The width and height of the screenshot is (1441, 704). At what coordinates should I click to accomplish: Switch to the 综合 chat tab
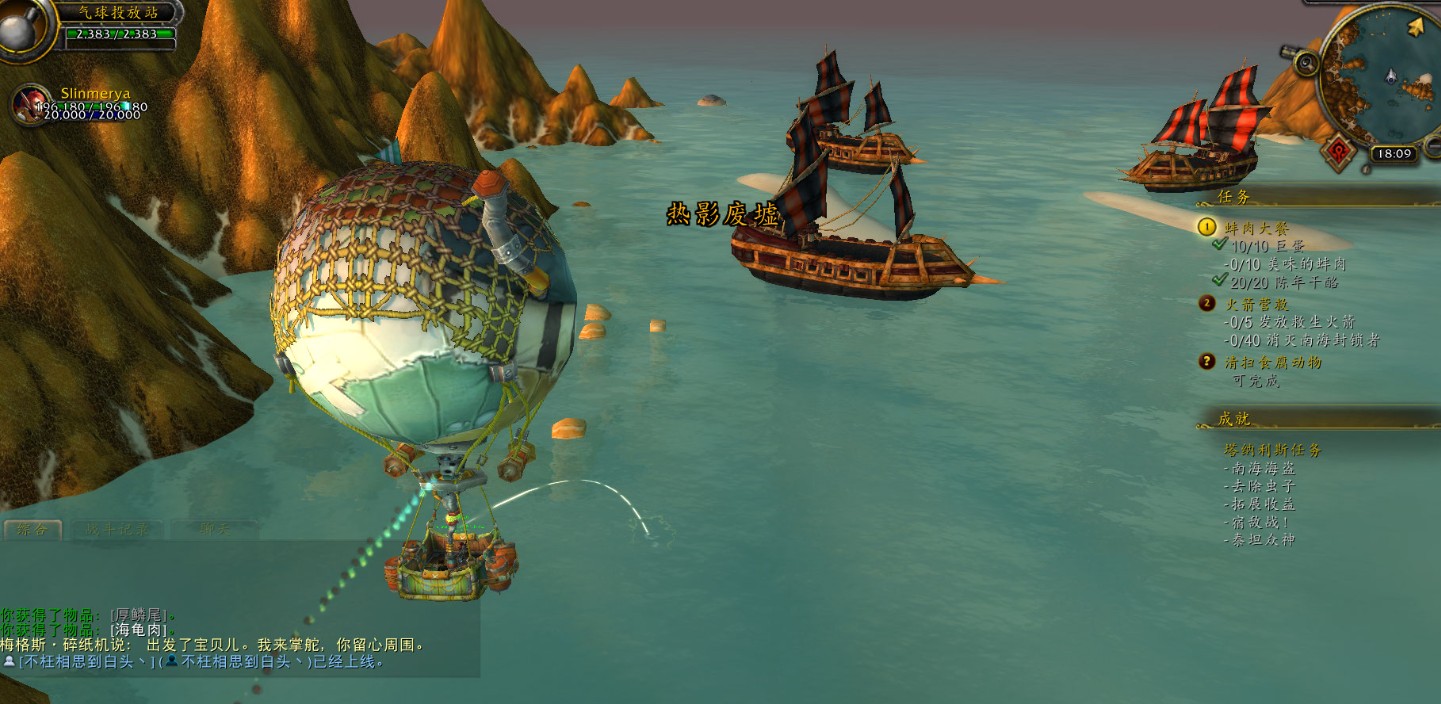pos(32,529)
